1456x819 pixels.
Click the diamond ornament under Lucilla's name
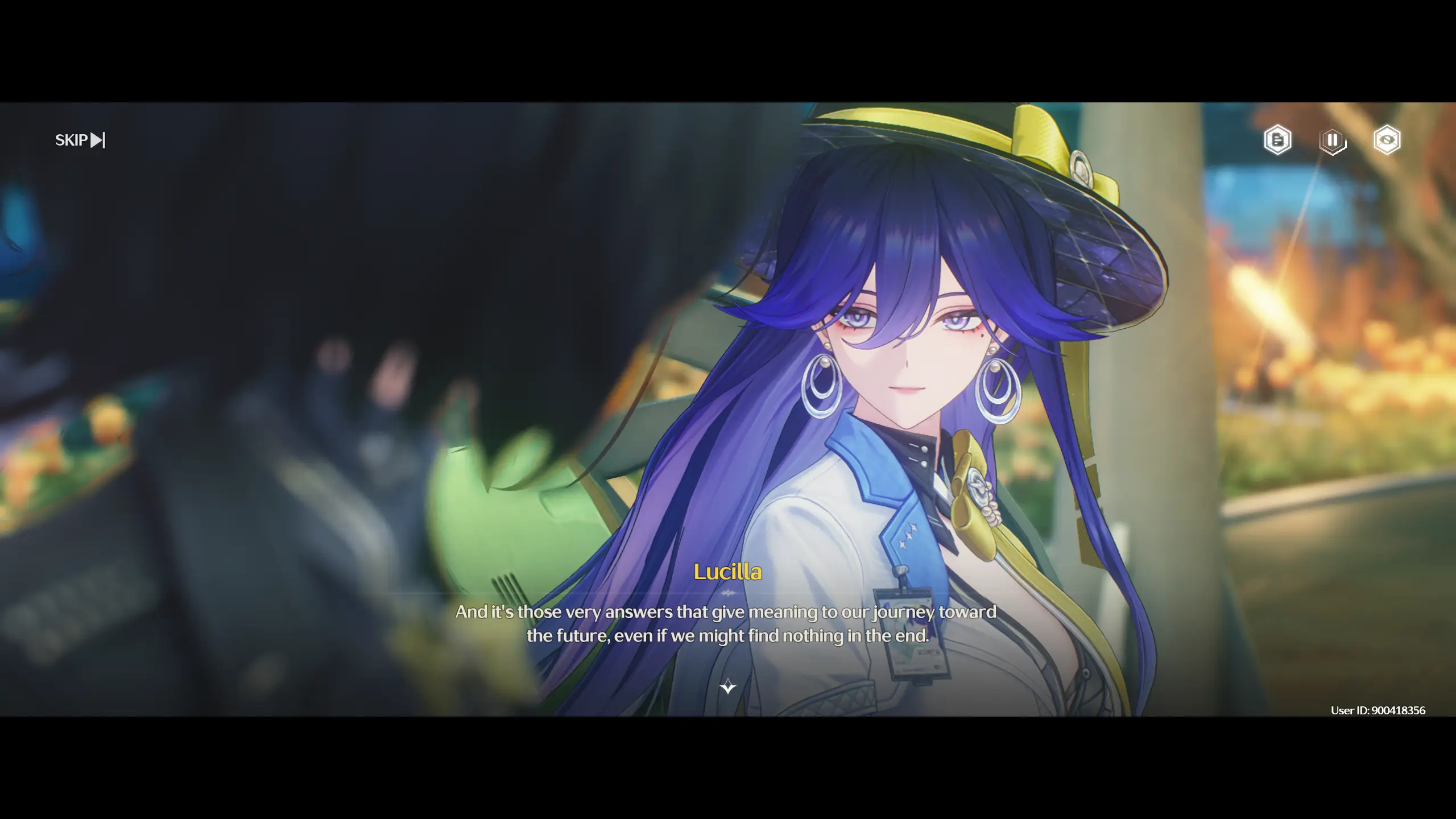click(x=727, y=593)
